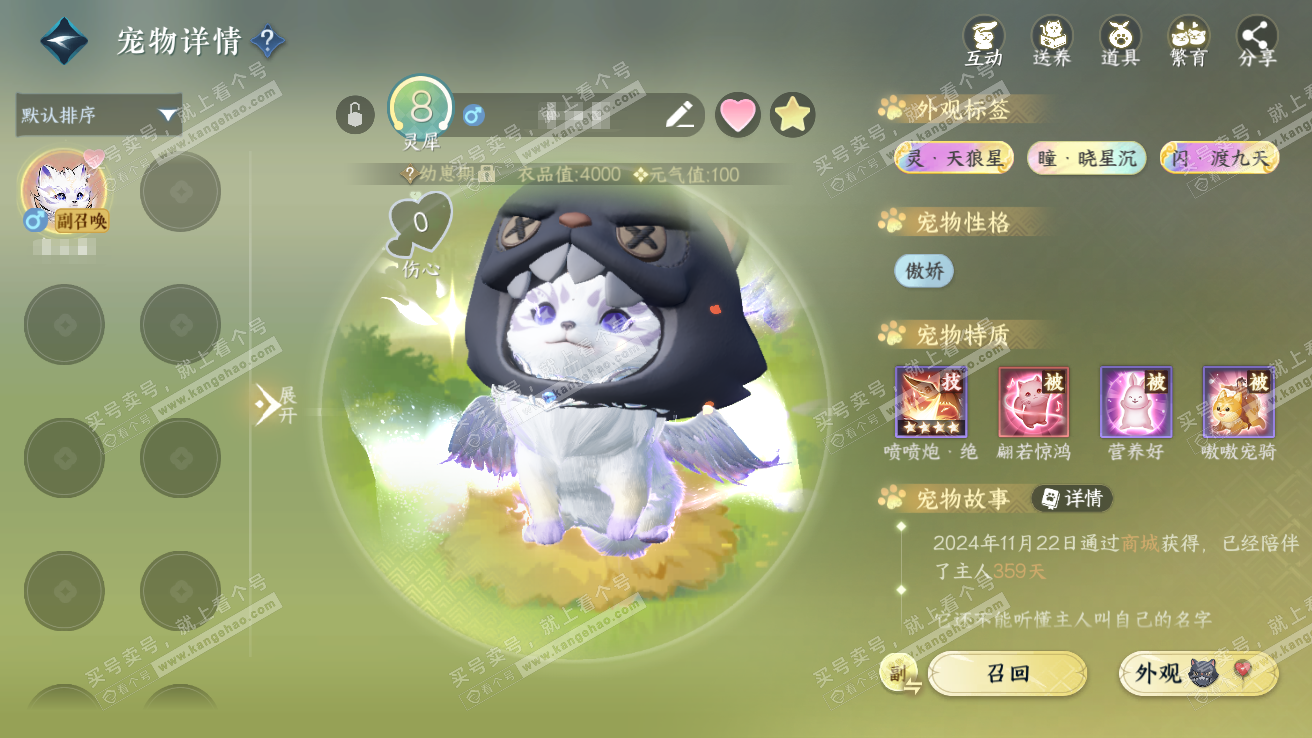Click the yellow star button
Image resolution: width=1312 pixels, height=738 pixels.
pos(792,115)
